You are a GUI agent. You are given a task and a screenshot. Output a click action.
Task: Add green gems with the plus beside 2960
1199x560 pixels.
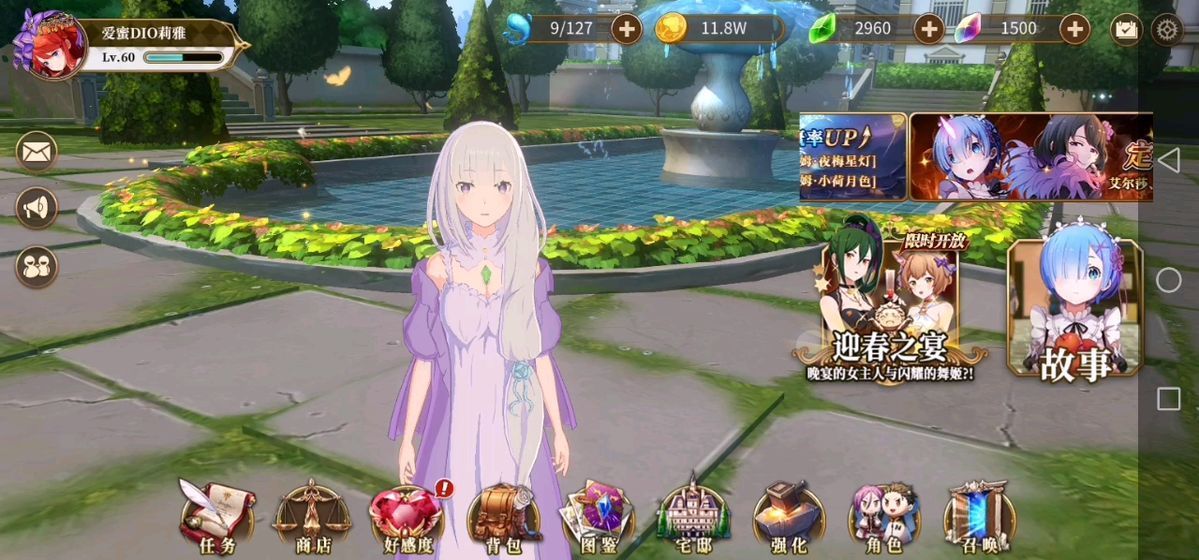(929, 28)
